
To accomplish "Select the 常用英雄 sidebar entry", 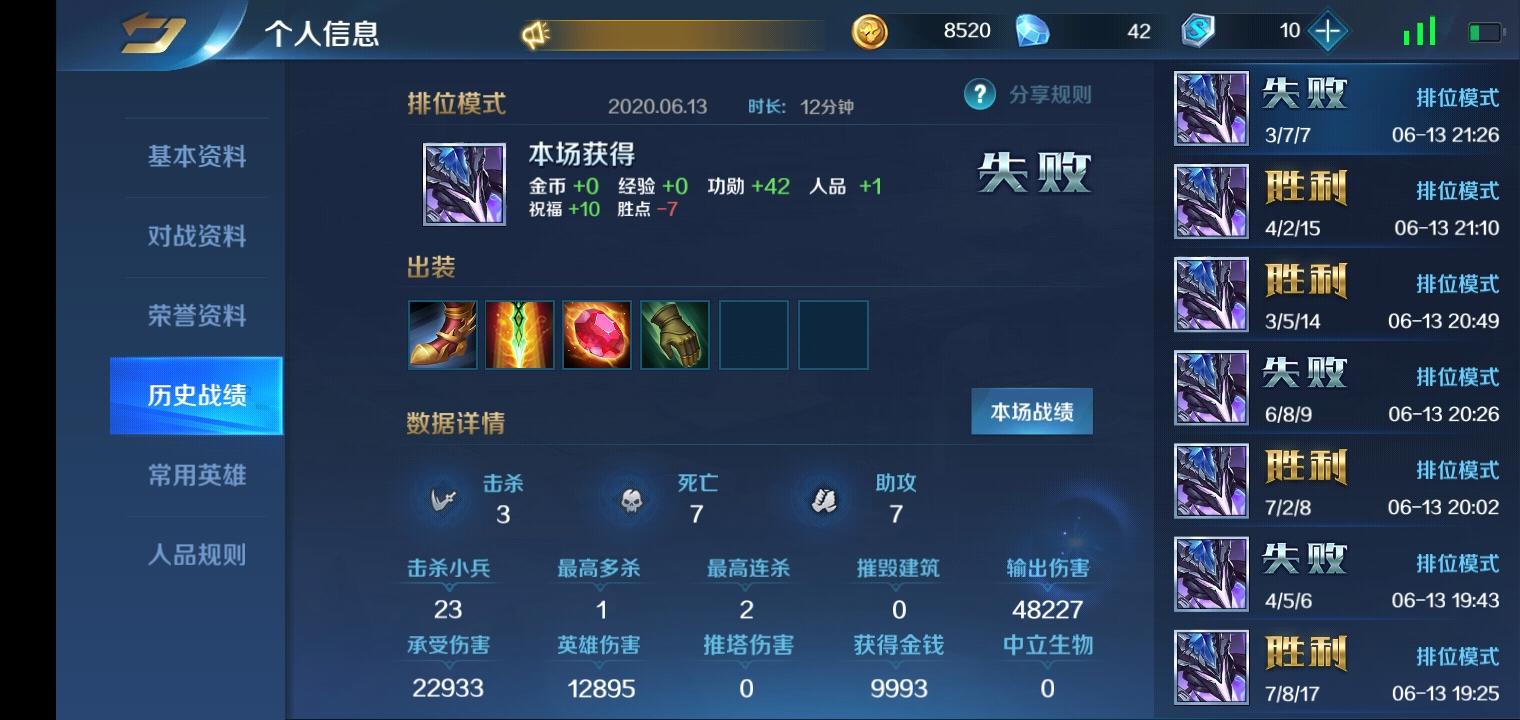I will [196, 477].
